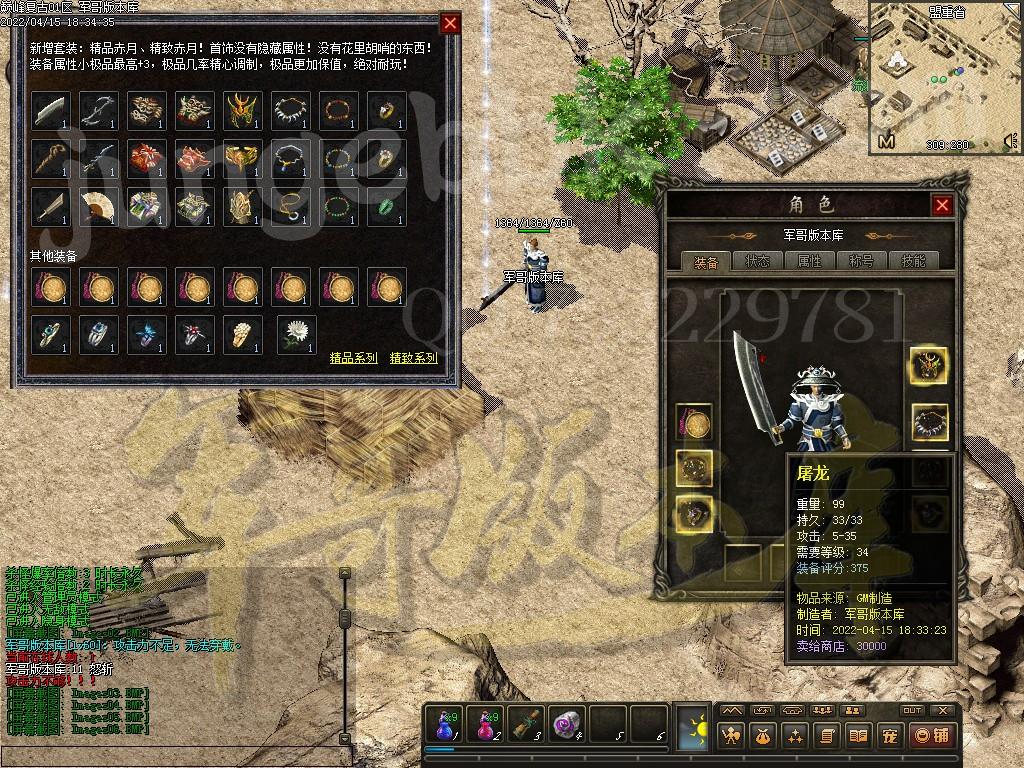
Task: Choose the green jade ring
Action: point(387,207)
